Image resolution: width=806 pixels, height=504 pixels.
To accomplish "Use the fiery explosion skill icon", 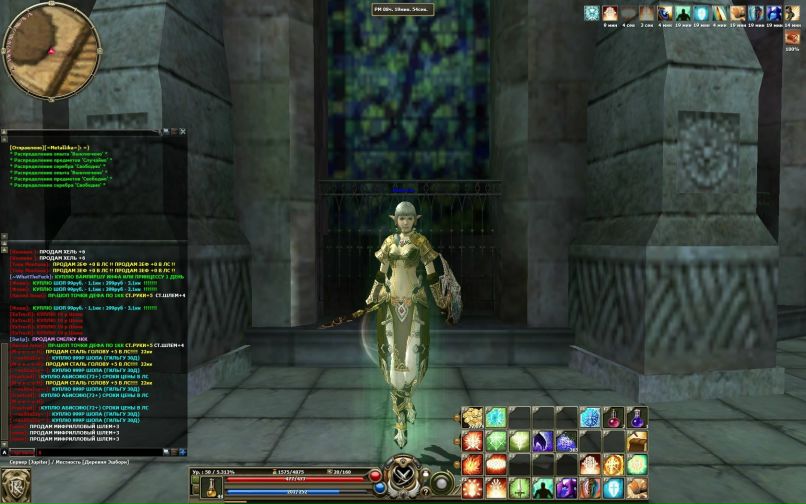I will (x=472, y=464).
